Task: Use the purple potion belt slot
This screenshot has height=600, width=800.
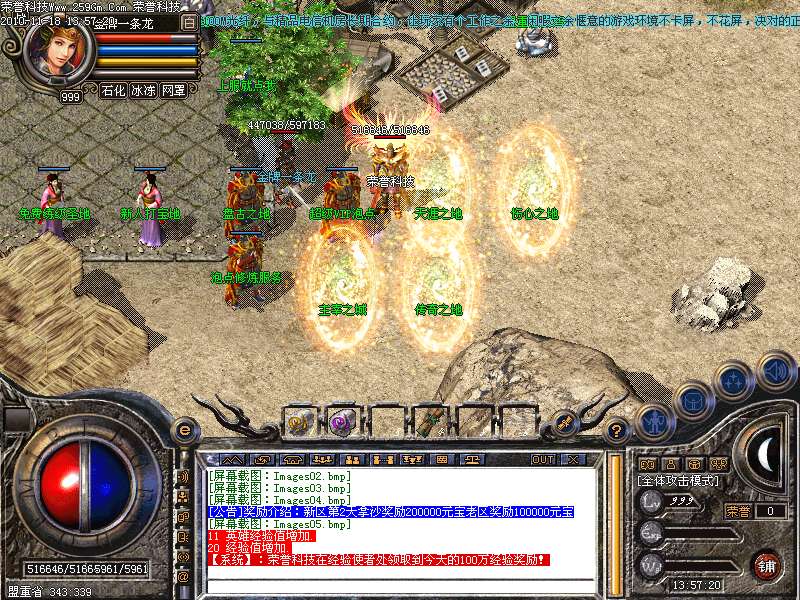Action: pos(341,421)
